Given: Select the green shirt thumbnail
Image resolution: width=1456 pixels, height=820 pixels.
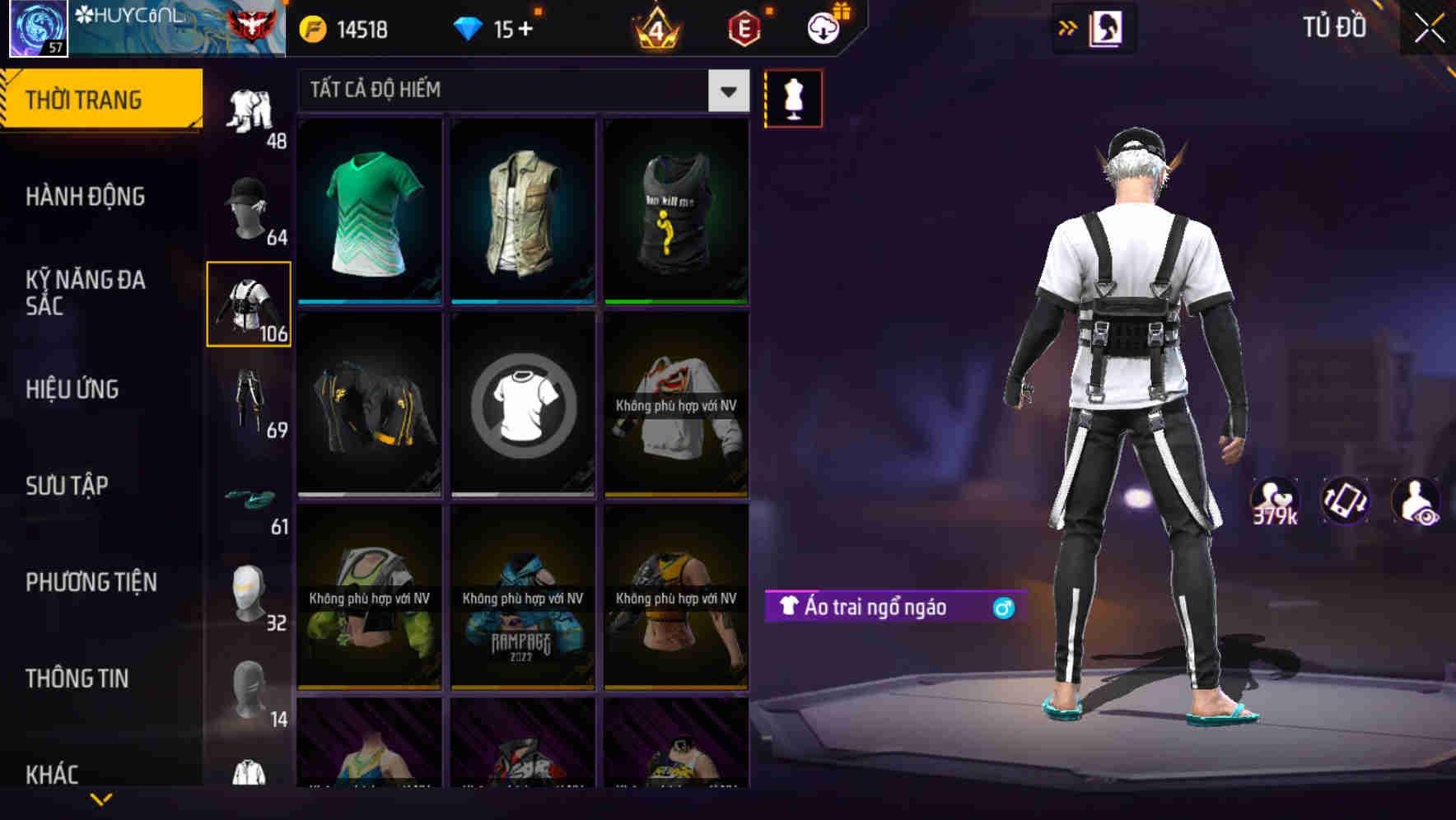Looking at the screenshot, I should 369,214.
